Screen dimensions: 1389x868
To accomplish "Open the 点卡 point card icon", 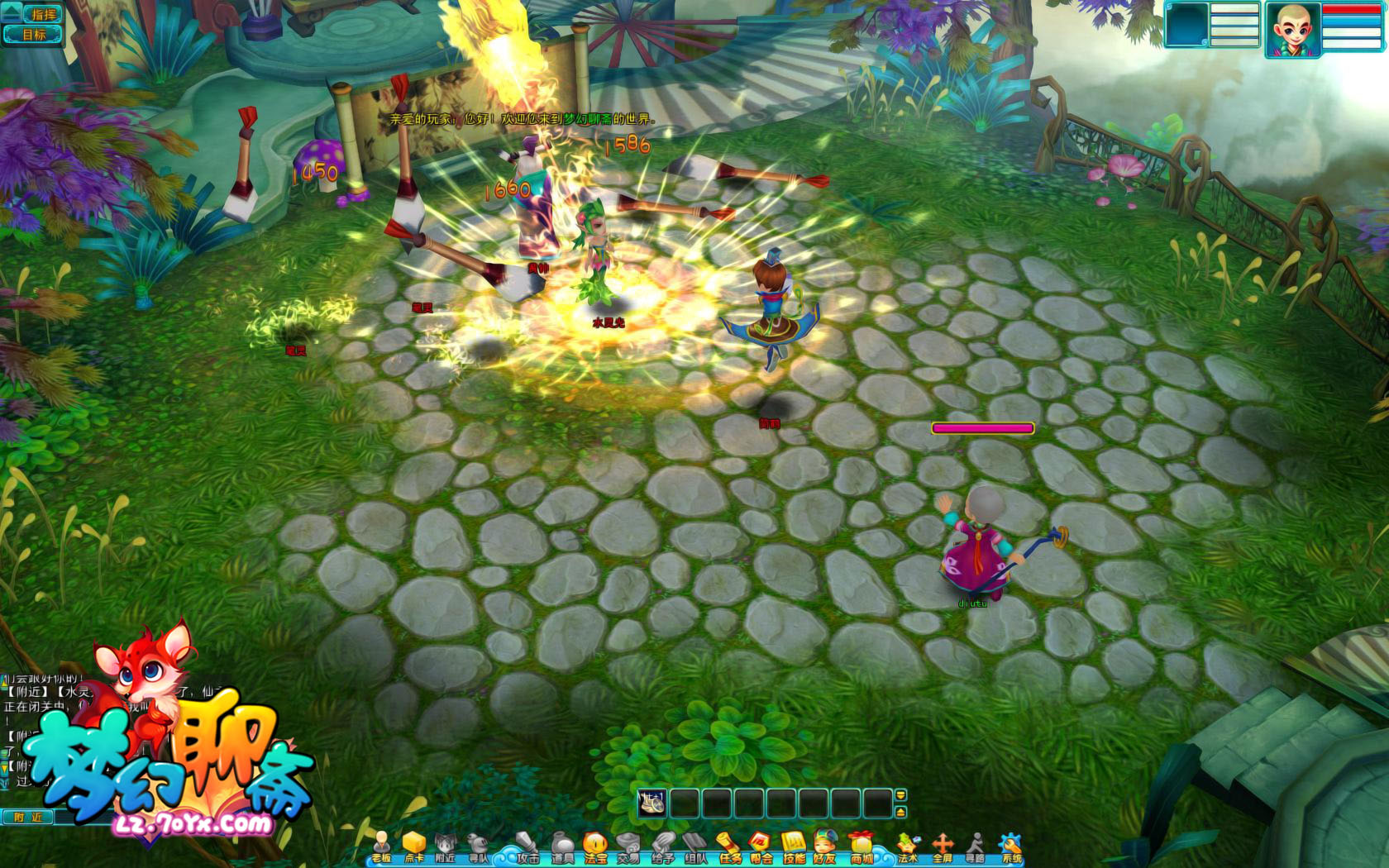I will point(414,847).
